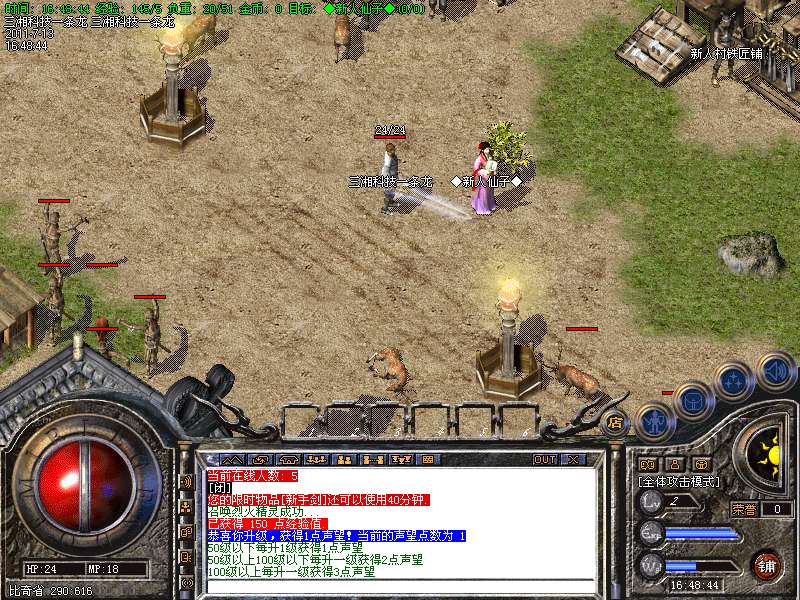Click the 荣誉 honor label
This screenshot has height=600, width=800.
pos(744,509)
